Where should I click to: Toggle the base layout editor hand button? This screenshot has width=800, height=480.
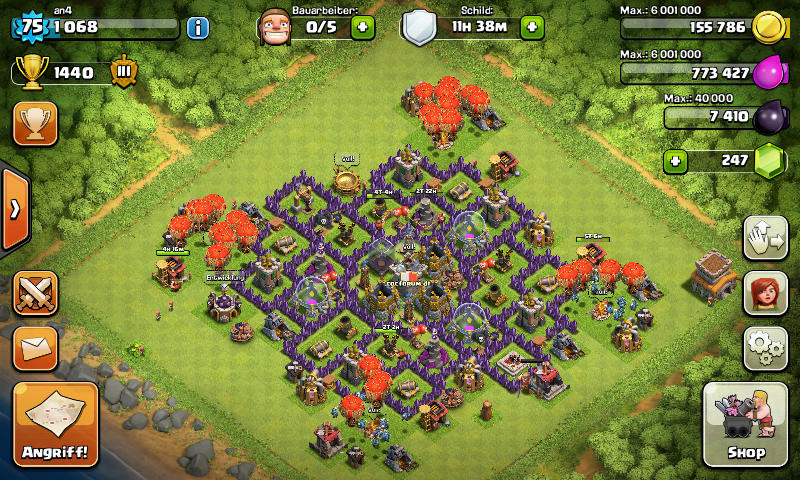[763, 238]
